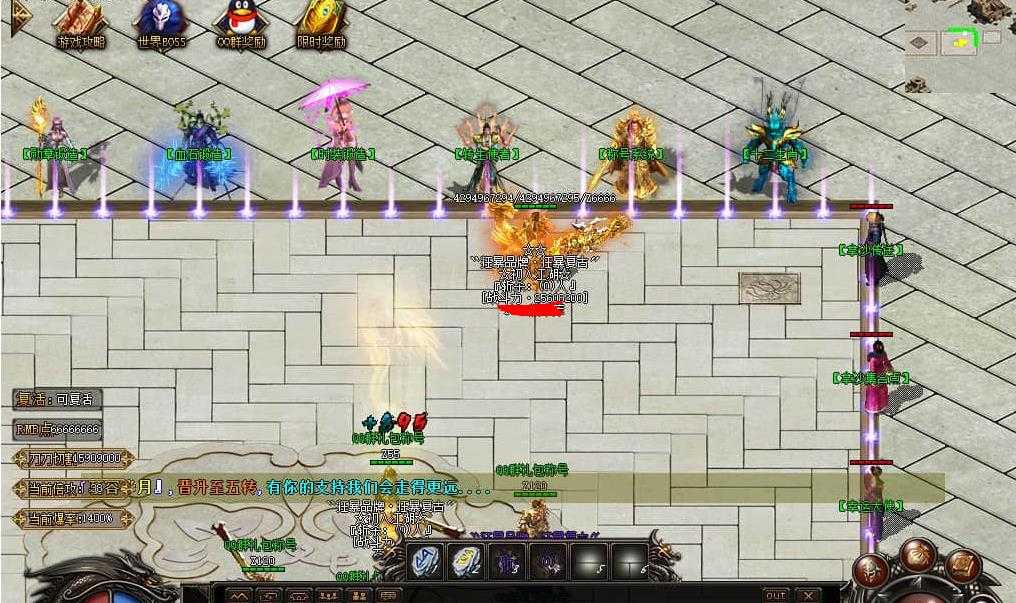Activate the blue blade skill in slot 1
This screenshot has width=1016, height=603.
click(x=424, y=561)
